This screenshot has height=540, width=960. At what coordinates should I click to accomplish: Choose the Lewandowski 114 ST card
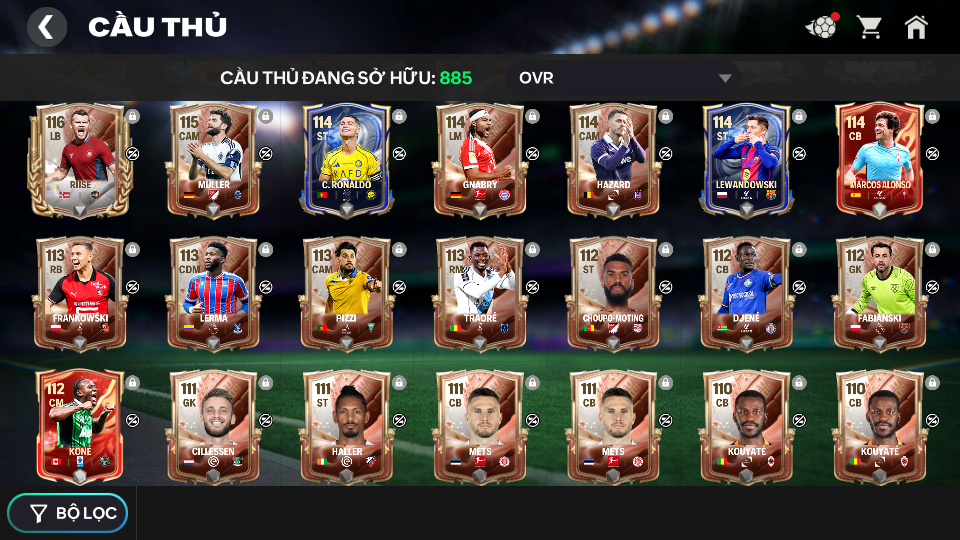click(x=746, y=158)
